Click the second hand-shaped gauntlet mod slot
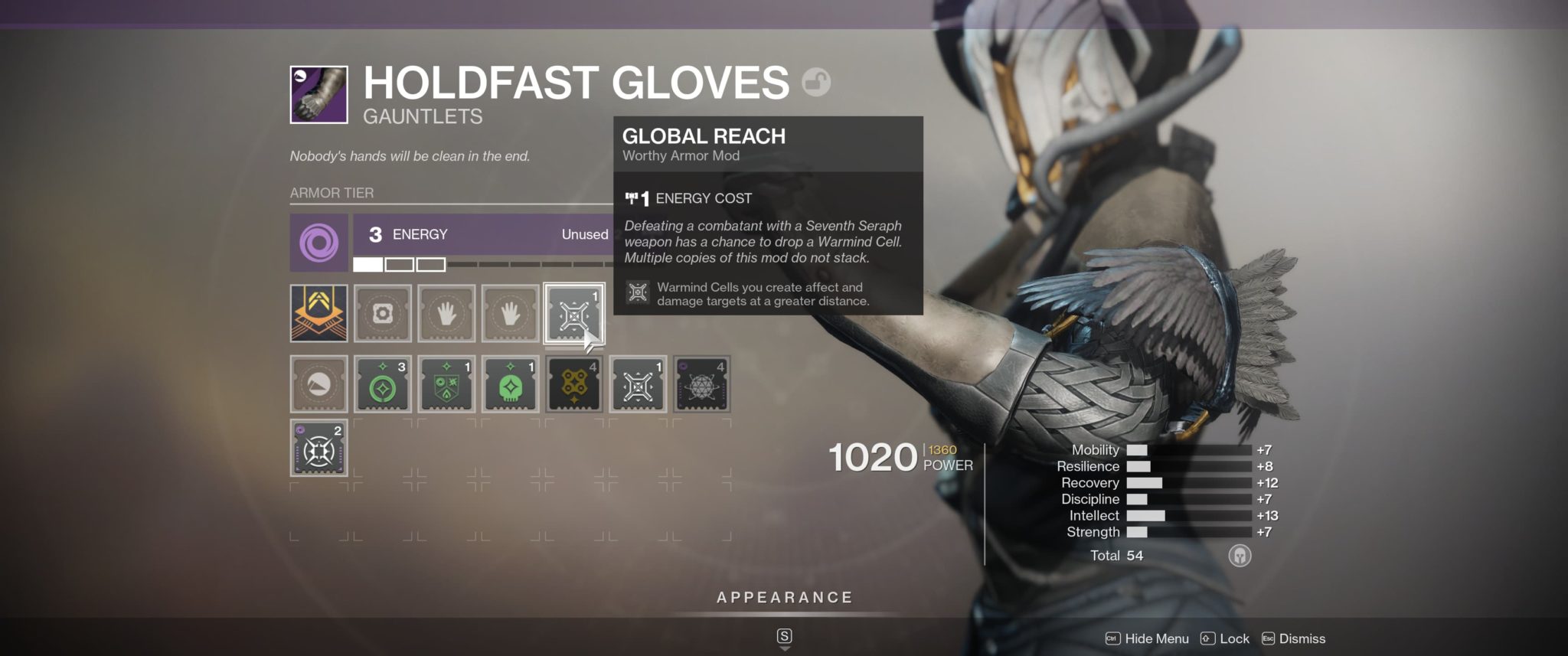The width and height of the screenshot is (1568, 656). tap(511, 314)
